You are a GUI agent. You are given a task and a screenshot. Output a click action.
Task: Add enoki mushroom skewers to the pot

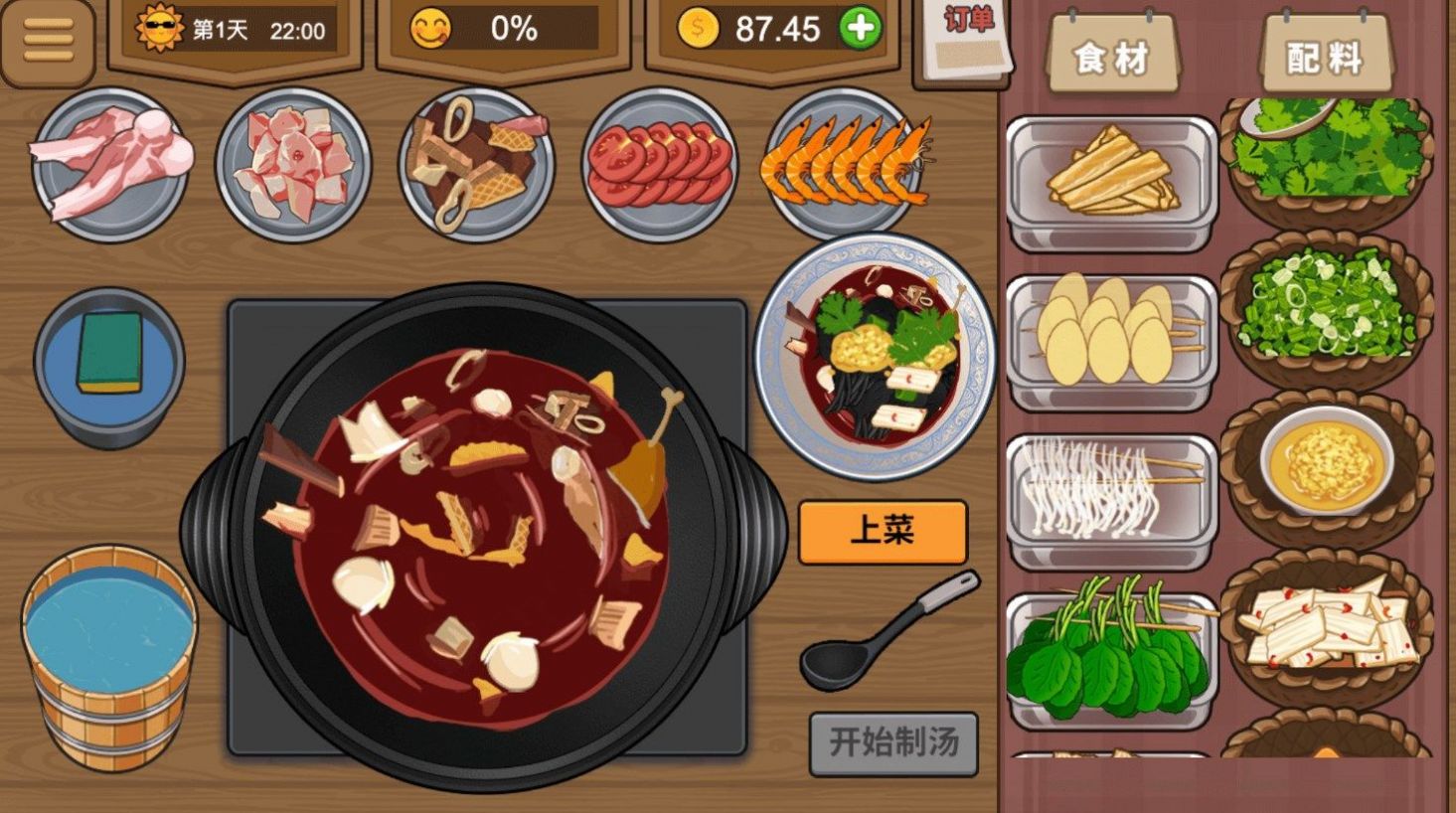[1103, 487]
